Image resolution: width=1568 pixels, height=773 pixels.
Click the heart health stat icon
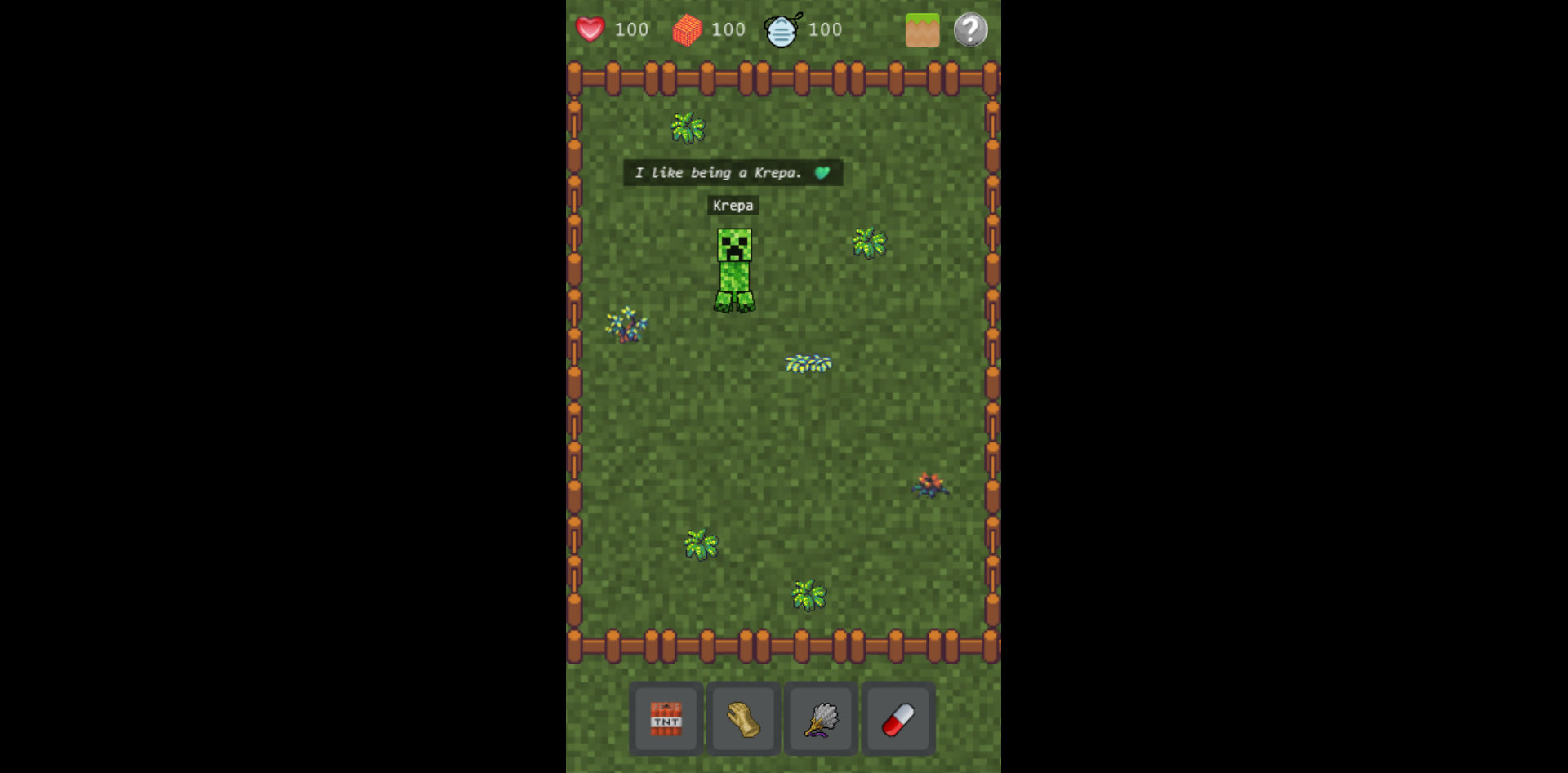[590, 29]
